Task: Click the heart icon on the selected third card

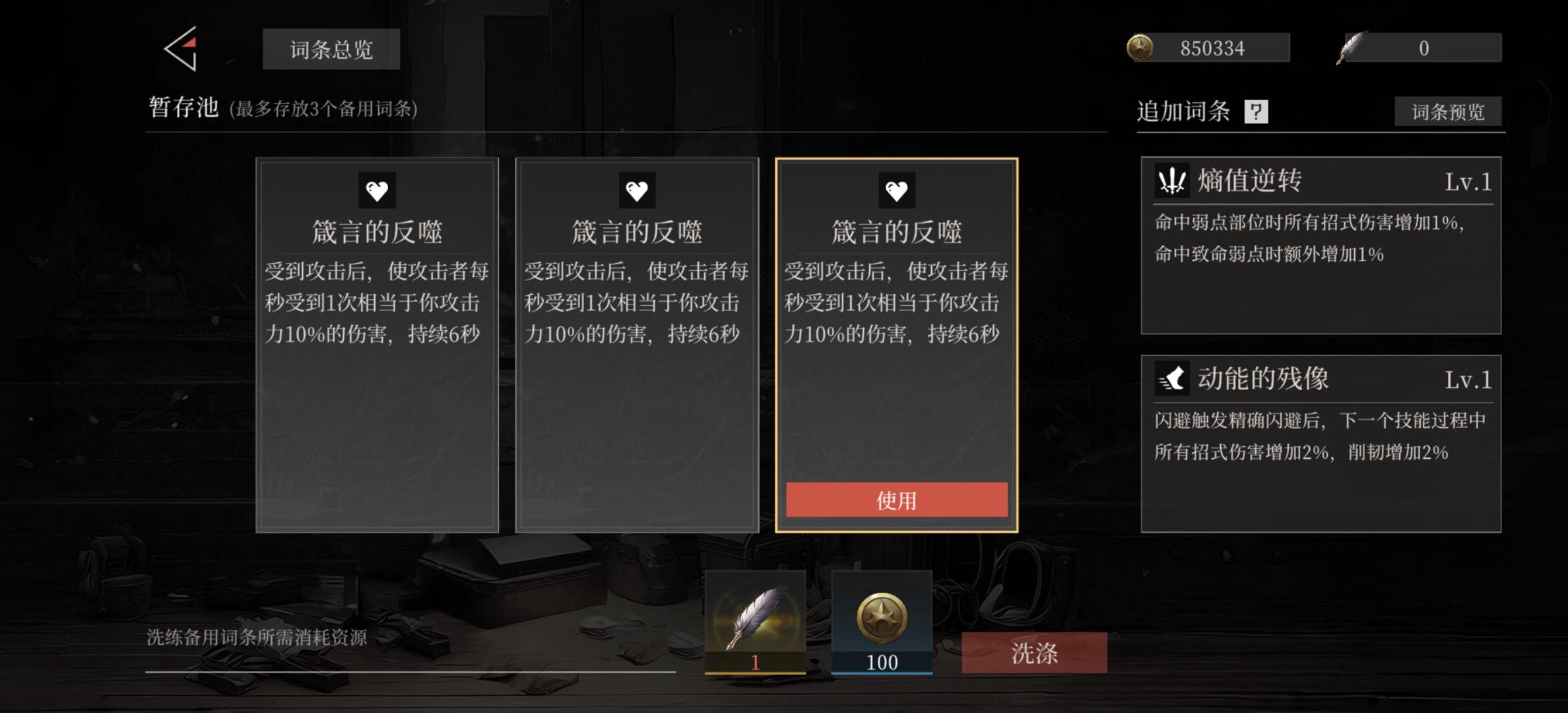Action: (896, 189)
